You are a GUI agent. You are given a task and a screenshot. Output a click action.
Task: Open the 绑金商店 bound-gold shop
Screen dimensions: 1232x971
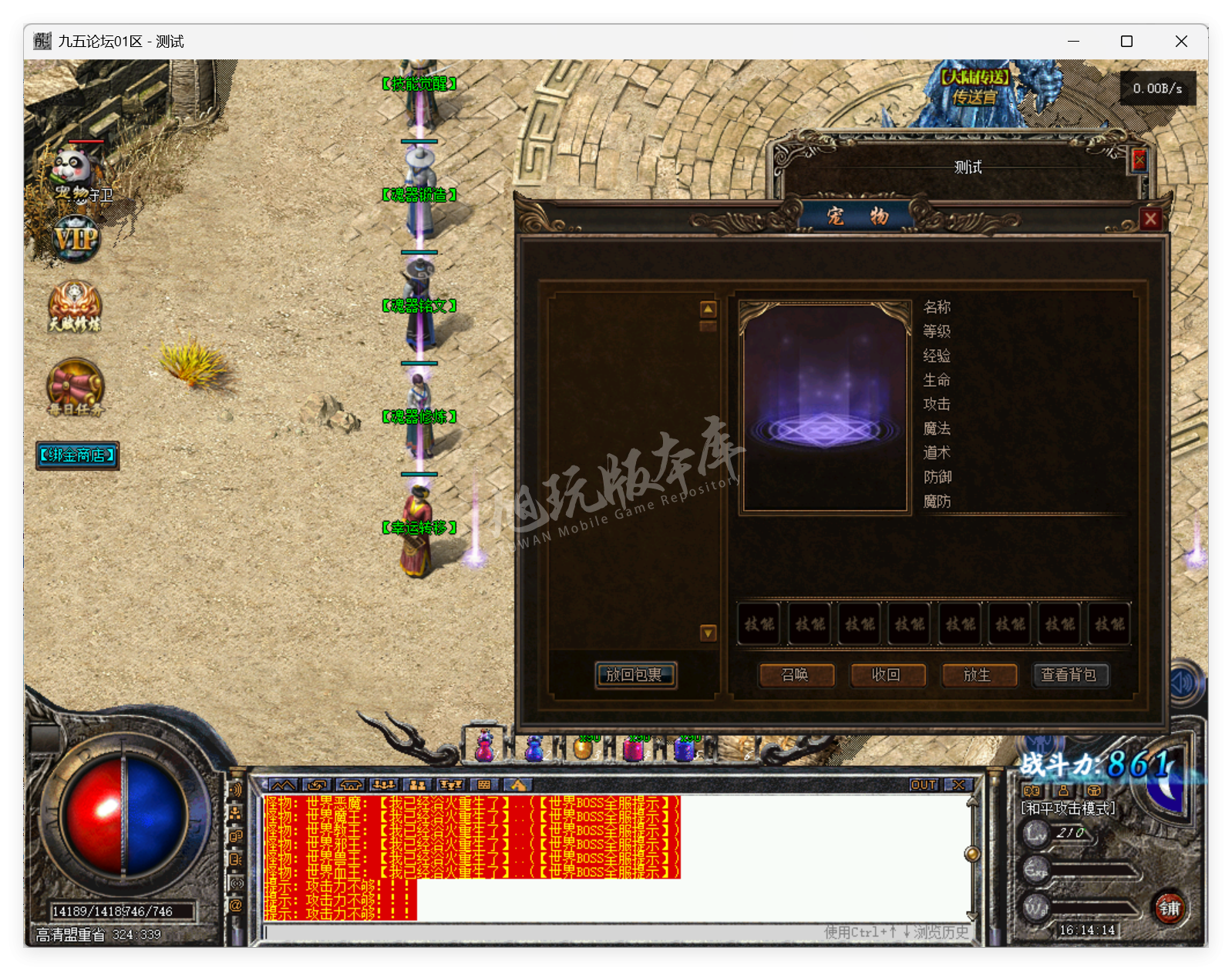(x=76, y=456)
